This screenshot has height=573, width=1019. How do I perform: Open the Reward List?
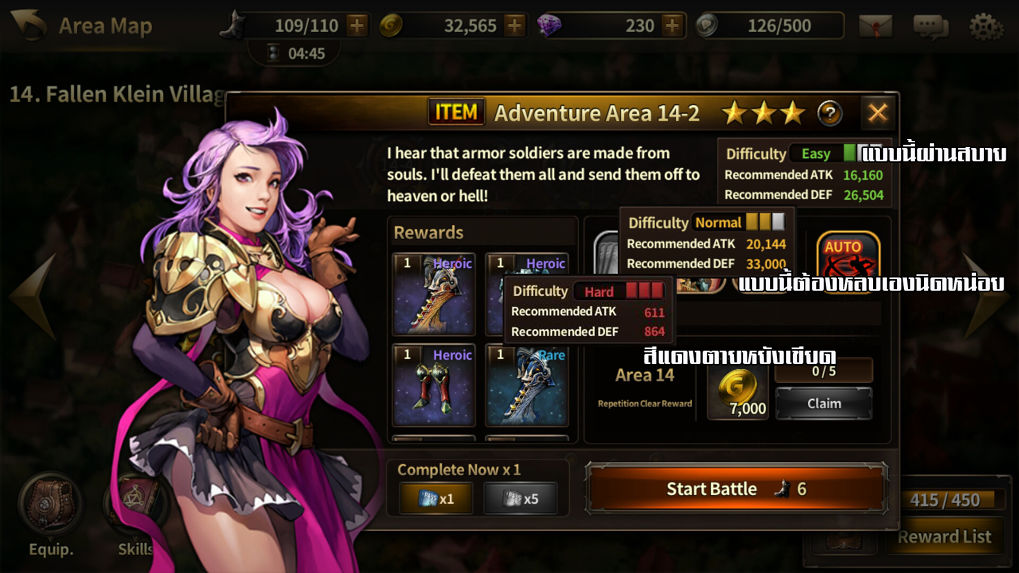943,536
